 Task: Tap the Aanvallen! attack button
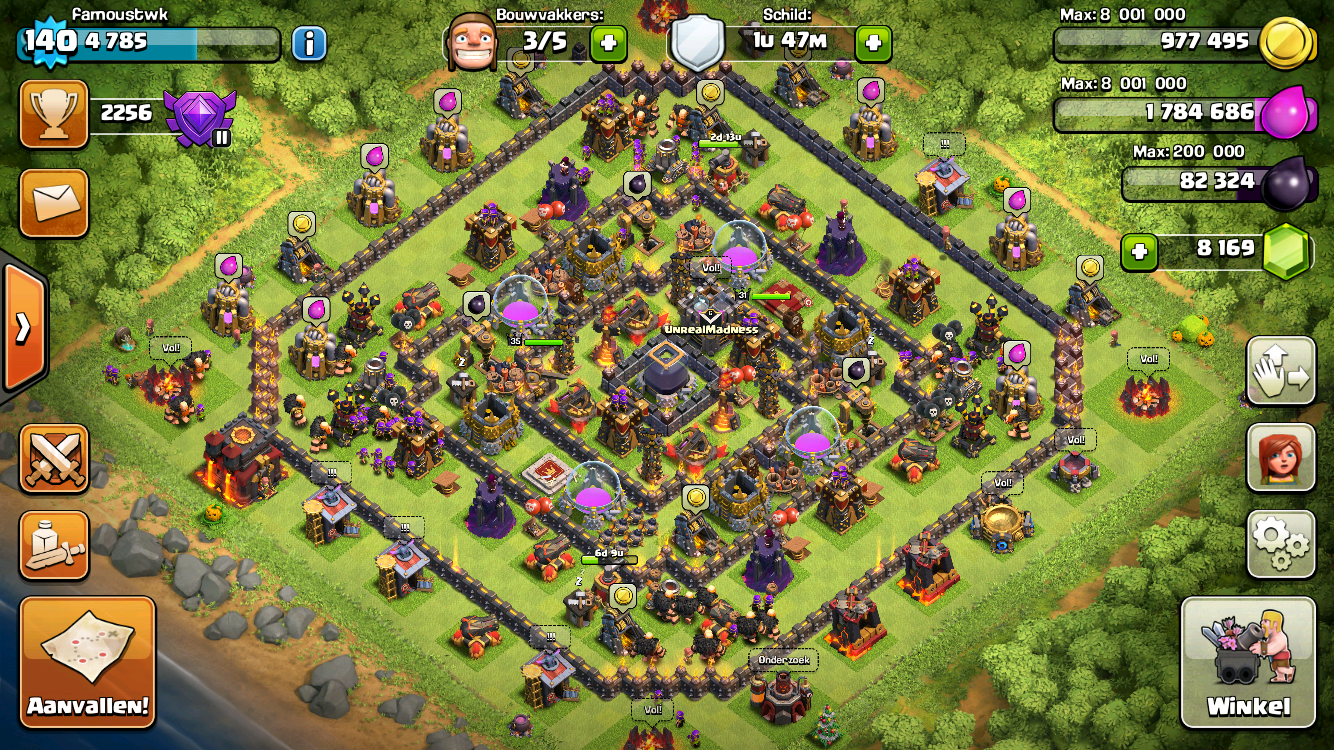(88, 662)
